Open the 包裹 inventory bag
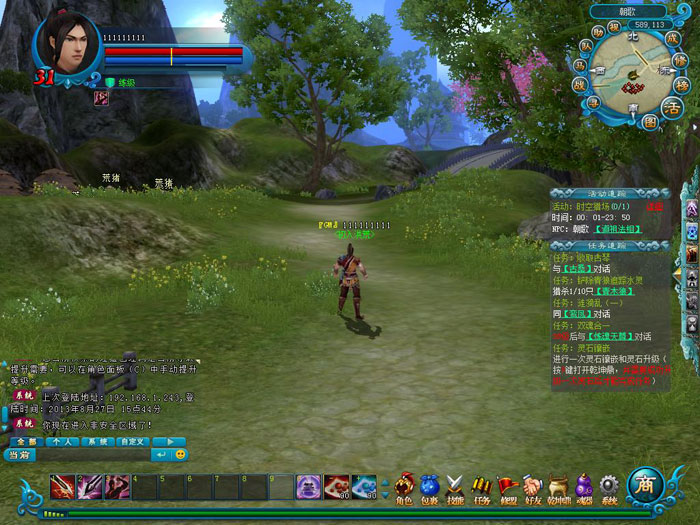This screenshot has width=700, height=525. (430, 487)
